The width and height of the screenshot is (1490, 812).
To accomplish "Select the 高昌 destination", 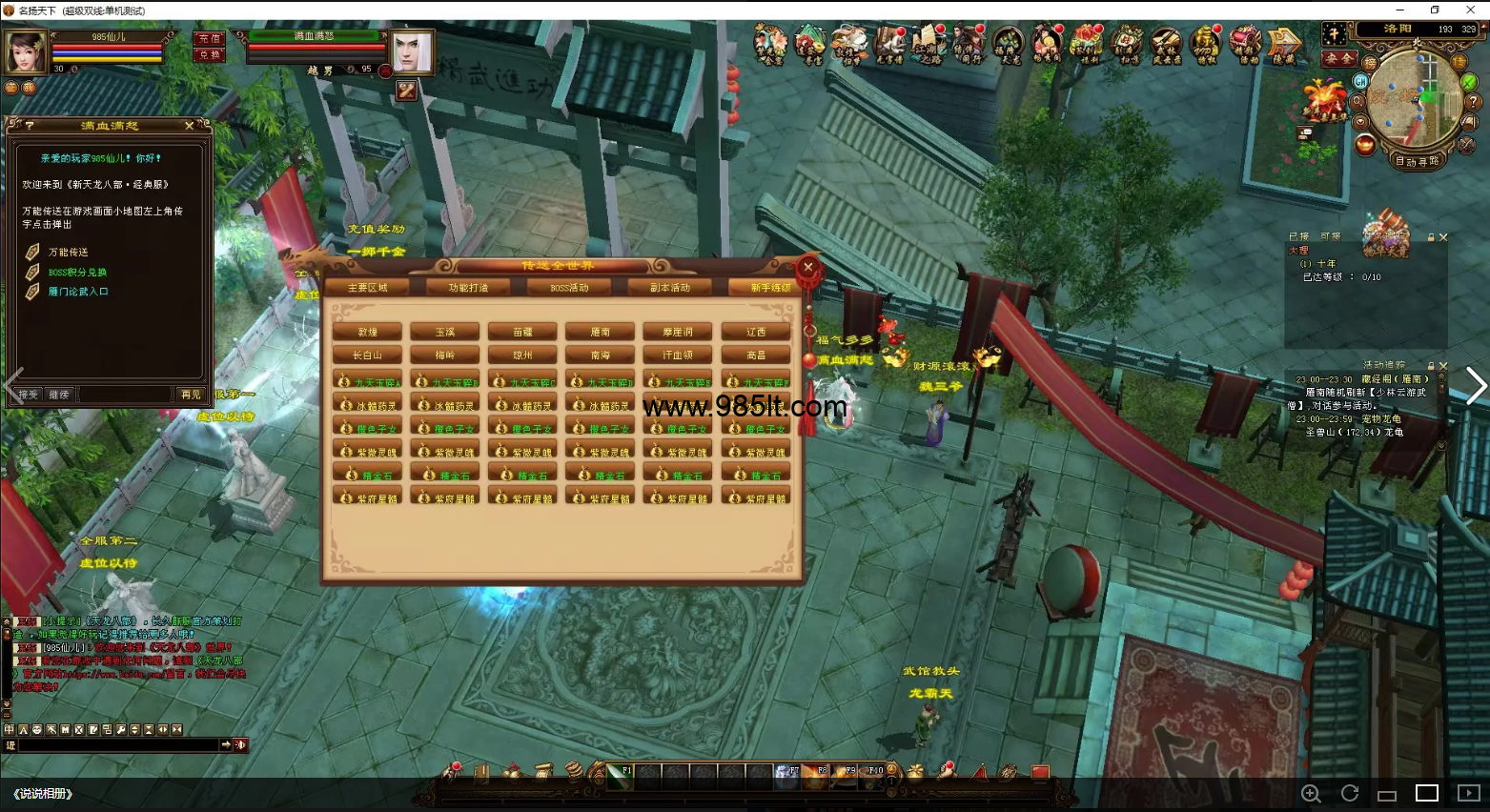I will 756,355.
